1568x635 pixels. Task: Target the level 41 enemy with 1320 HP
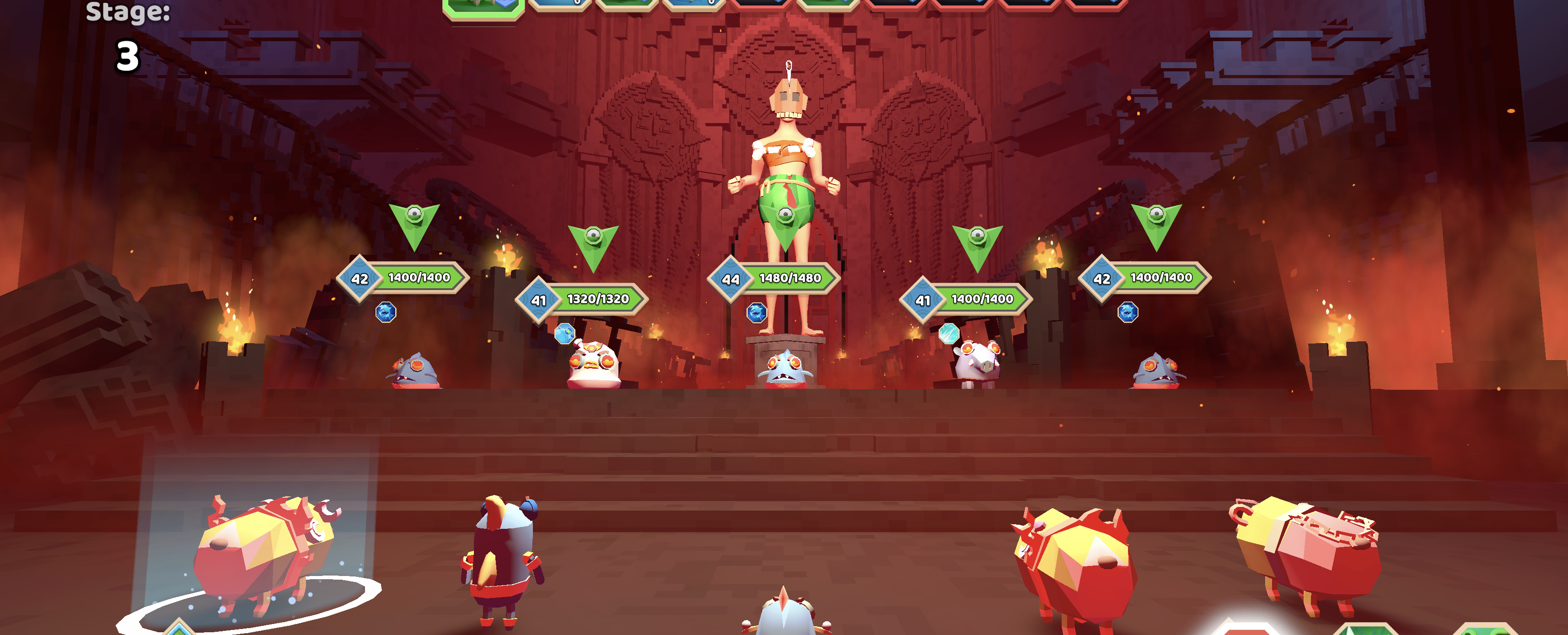click(593, 364)
